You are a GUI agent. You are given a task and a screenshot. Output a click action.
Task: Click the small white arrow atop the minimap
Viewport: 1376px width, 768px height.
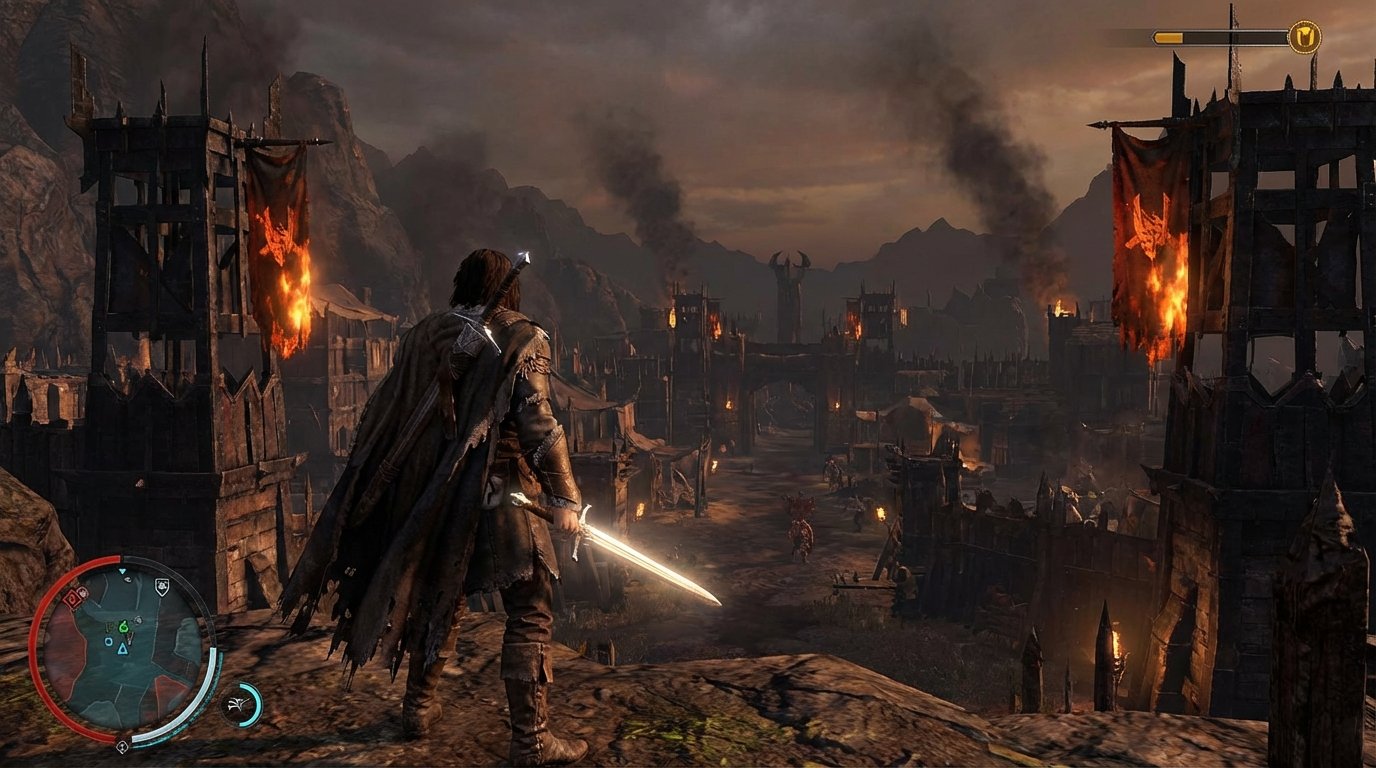click(123, 570)
